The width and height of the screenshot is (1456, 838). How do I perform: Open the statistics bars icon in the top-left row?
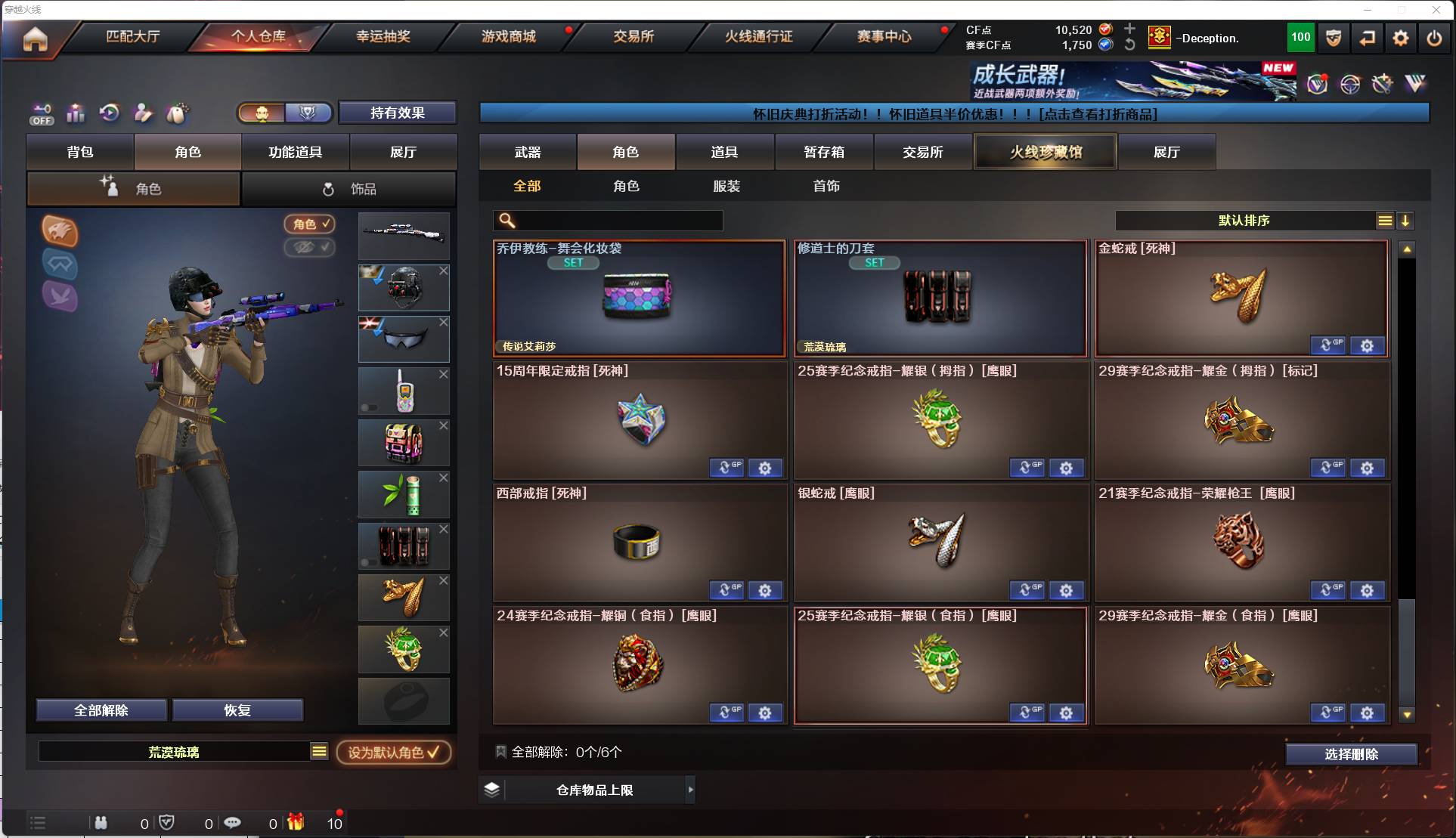[x=76, y=113]
